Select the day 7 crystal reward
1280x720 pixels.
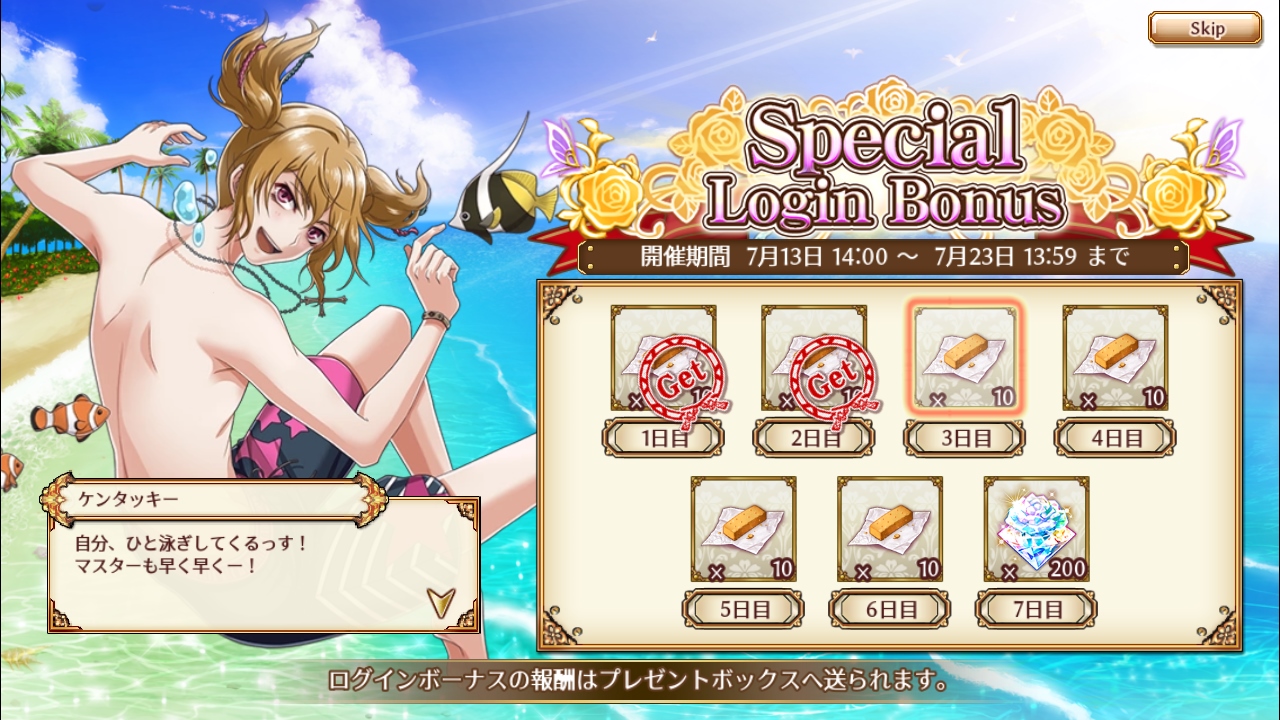coord(1036,529)
